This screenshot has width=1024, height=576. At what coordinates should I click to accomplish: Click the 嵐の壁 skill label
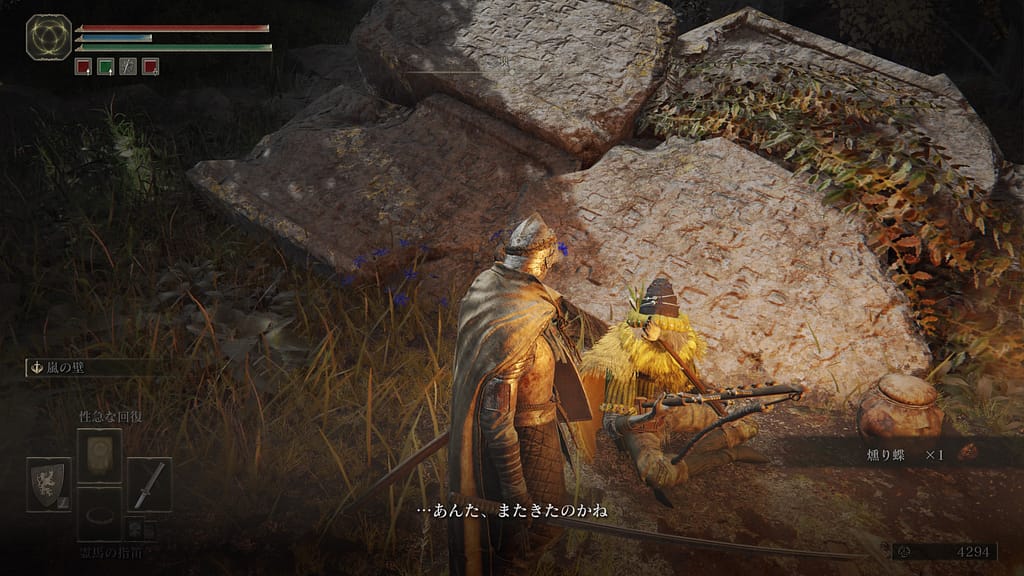tap(60, 368)
